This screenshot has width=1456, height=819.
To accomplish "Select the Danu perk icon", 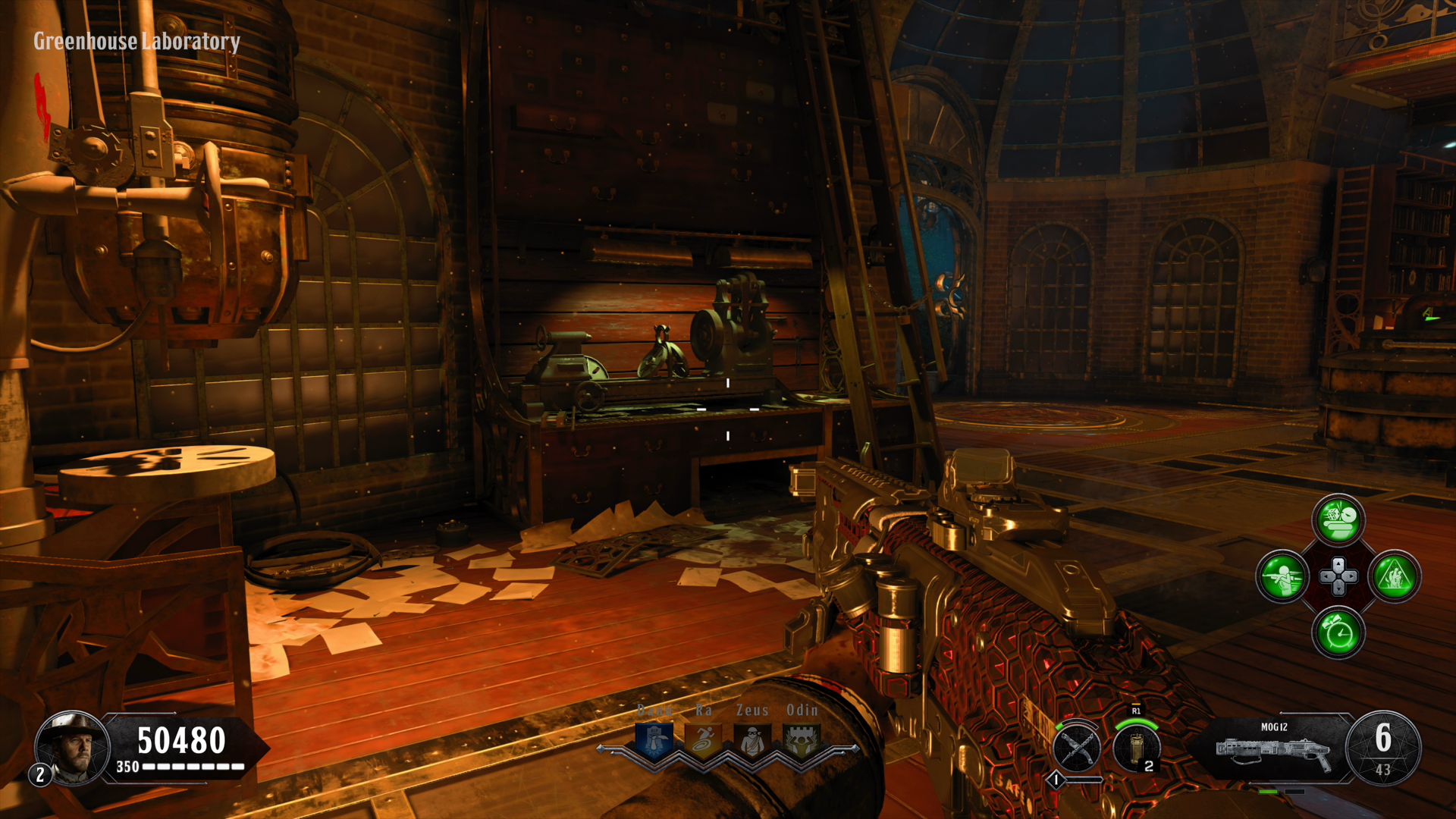I will coord(654,739).
